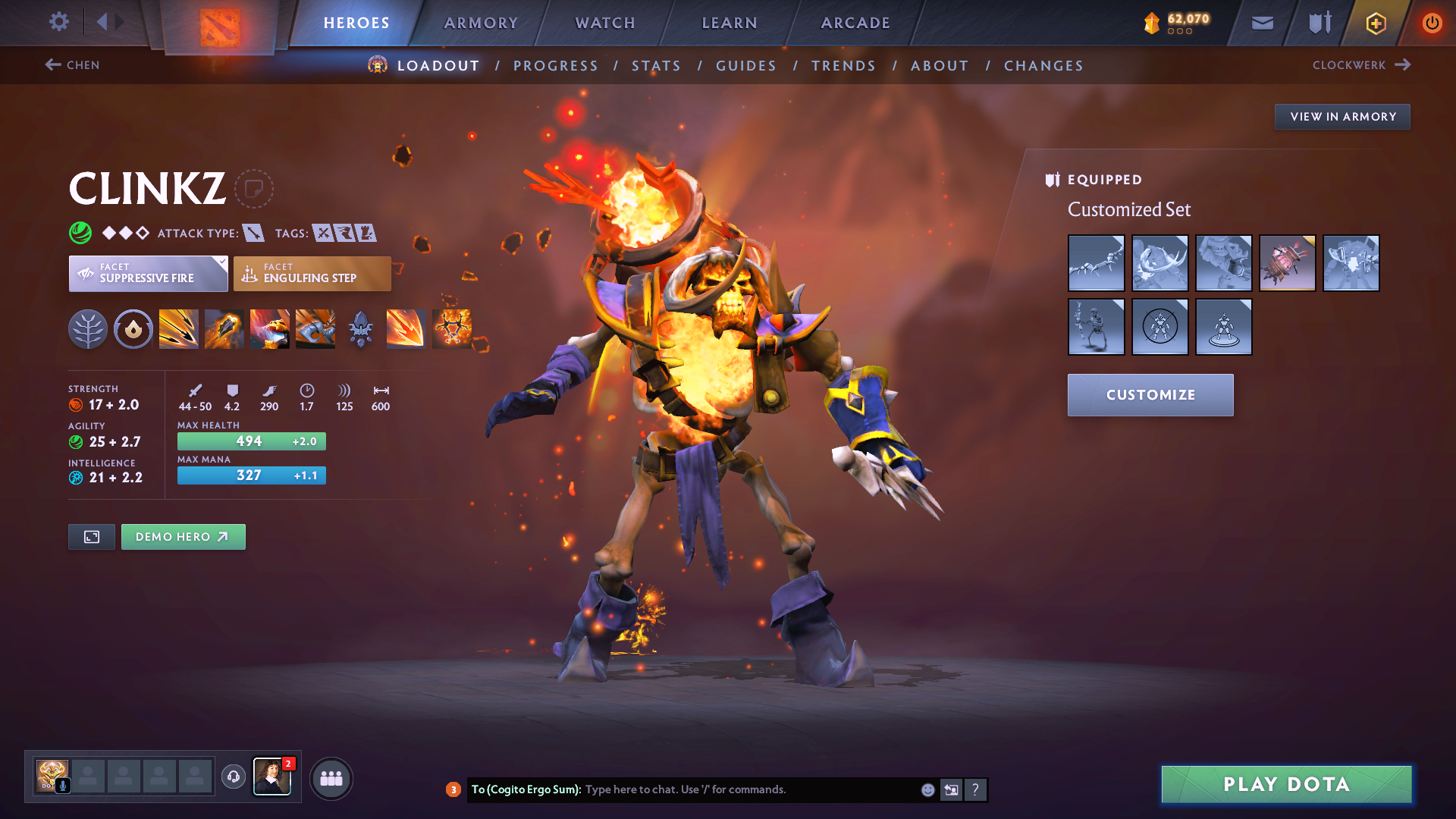Open the emoticon picker beside the chat input

[927, 789]
